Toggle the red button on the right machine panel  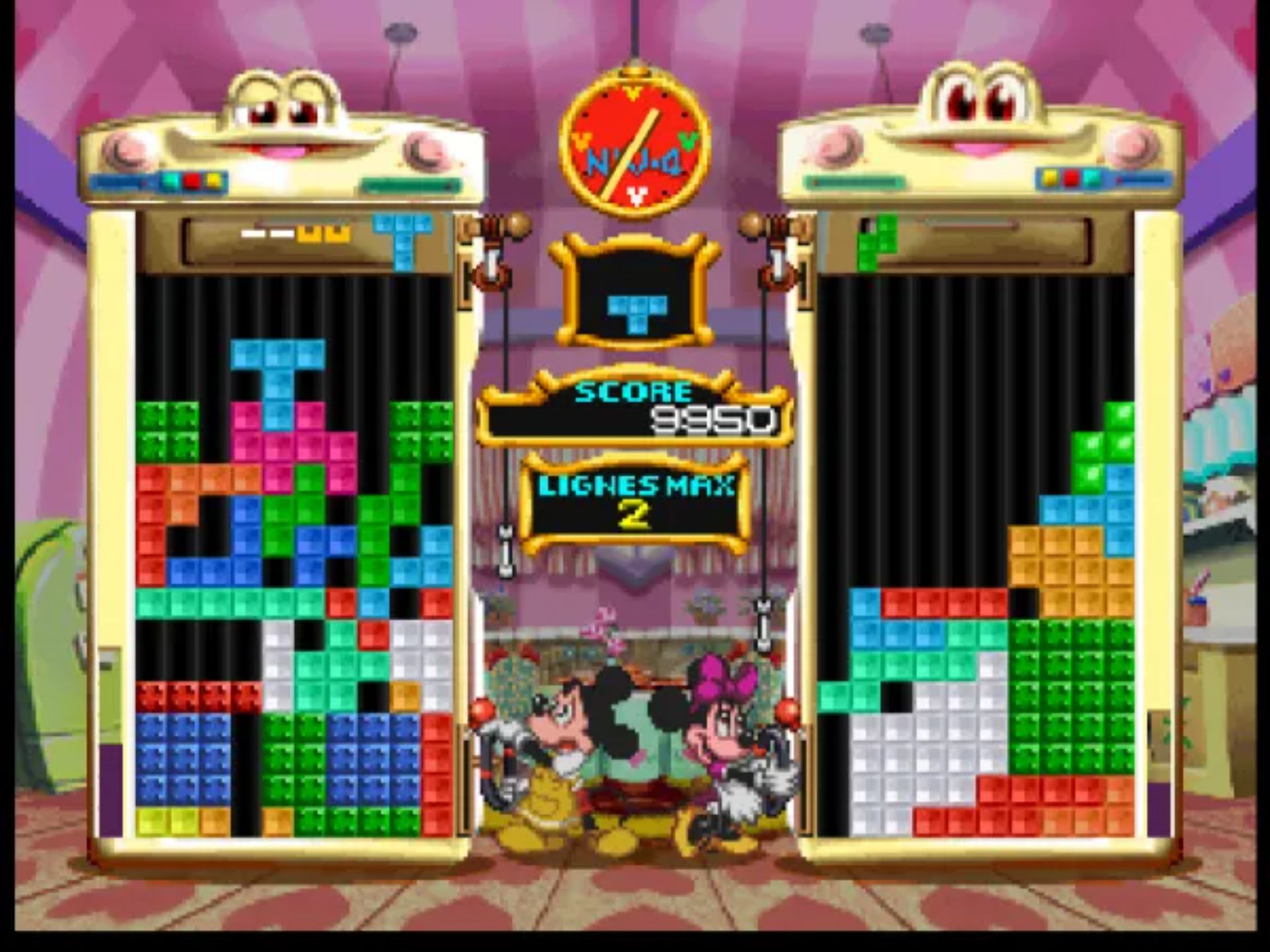(1072, 179)
